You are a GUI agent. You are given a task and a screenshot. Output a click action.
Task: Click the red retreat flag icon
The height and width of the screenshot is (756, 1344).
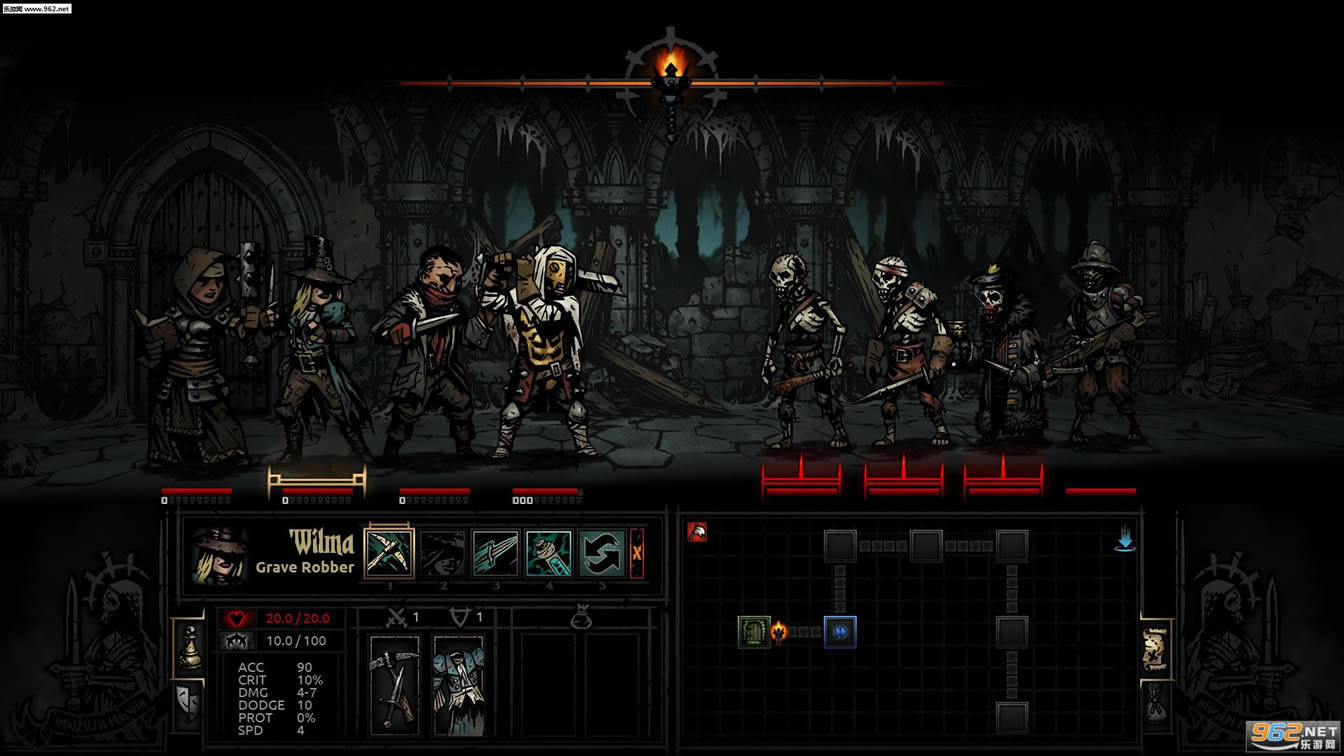point(697,532)
